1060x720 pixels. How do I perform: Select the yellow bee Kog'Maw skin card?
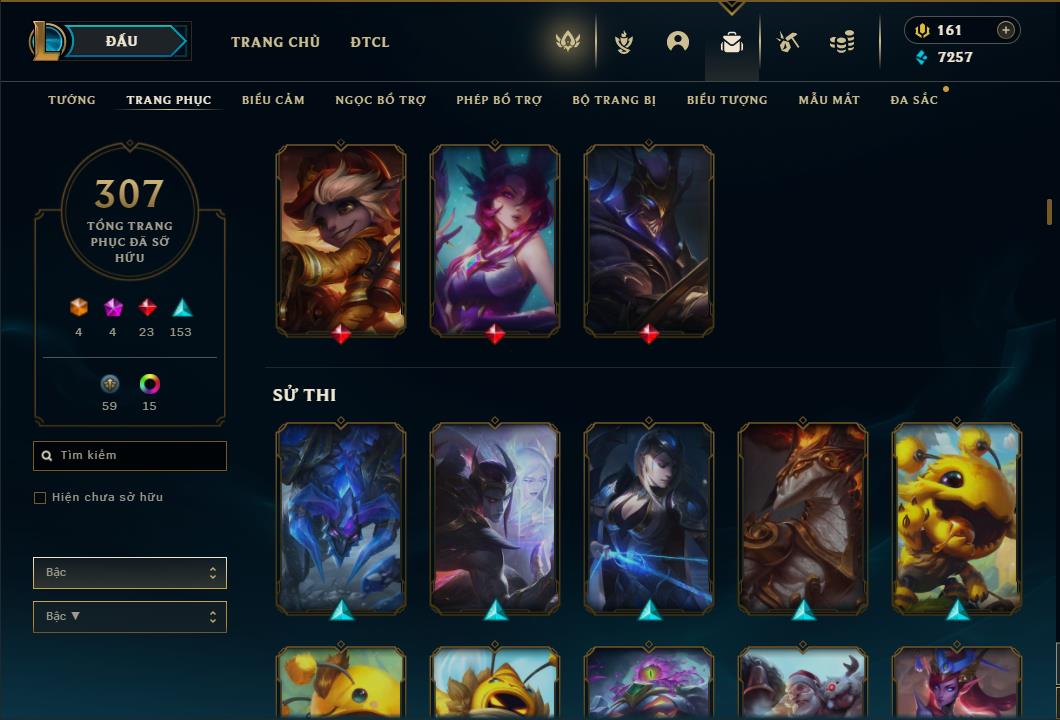pos(957,517)
